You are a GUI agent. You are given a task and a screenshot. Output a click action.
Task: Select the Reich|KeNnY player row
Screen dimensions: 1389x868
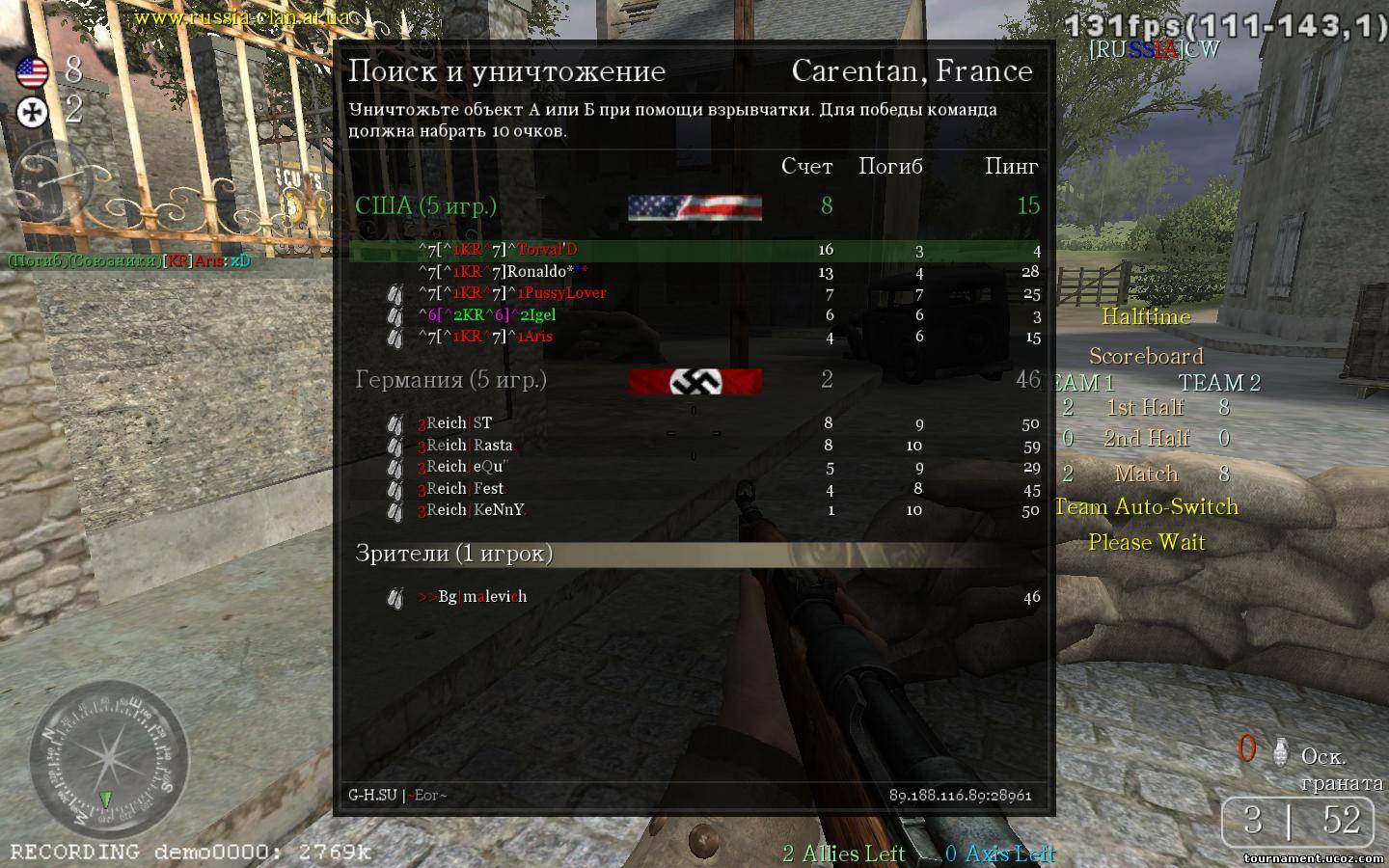click(694, 510)
